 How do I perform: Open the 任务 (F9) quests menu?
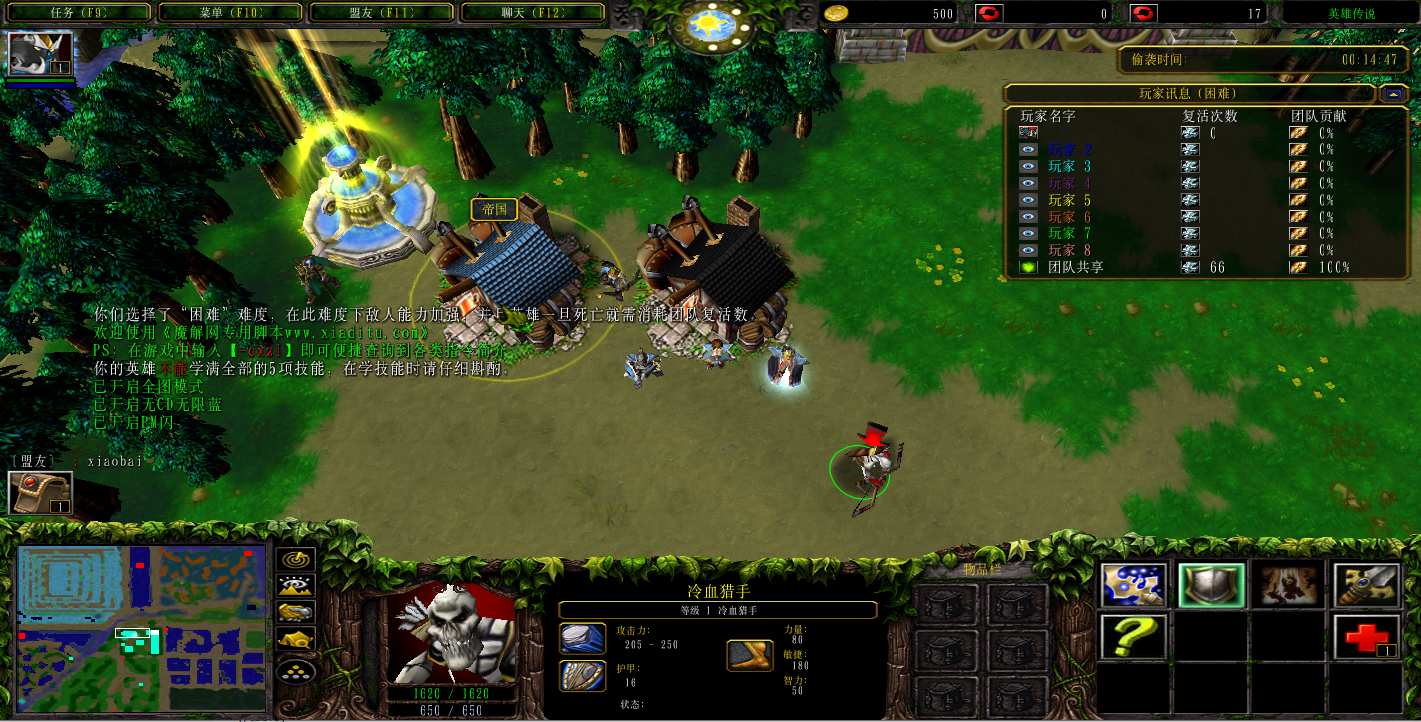click(x=78, y=13)
